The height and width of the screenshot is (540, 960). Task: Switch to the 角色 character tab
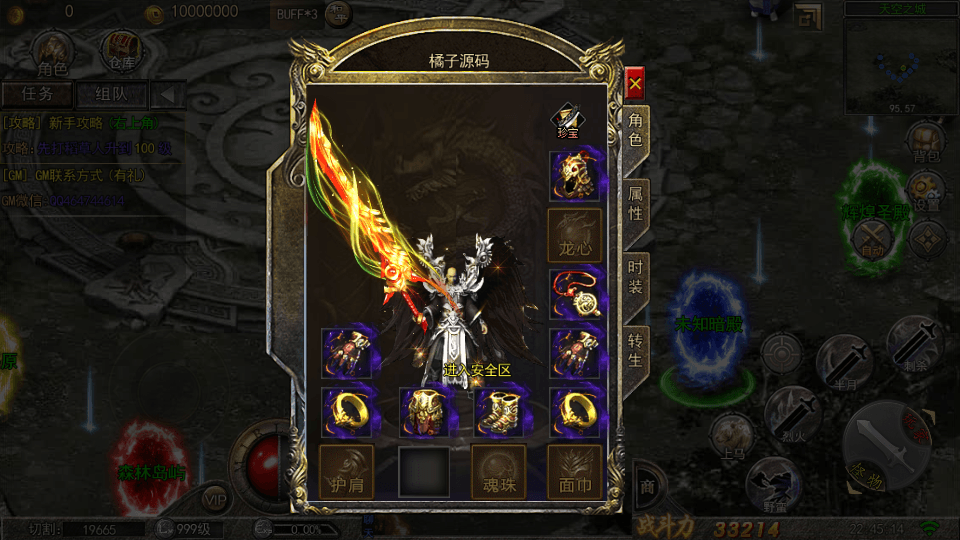[636, 130]
